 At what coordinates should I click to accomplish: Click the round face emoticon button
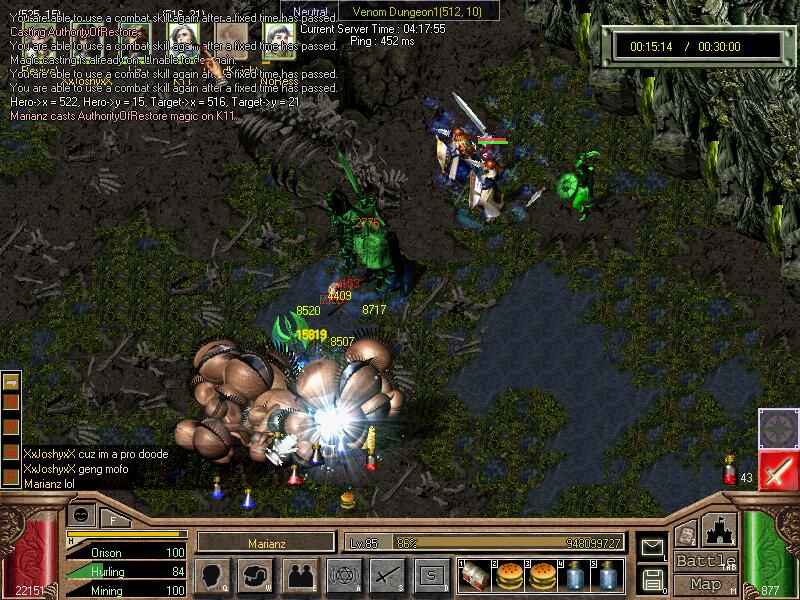83,515
